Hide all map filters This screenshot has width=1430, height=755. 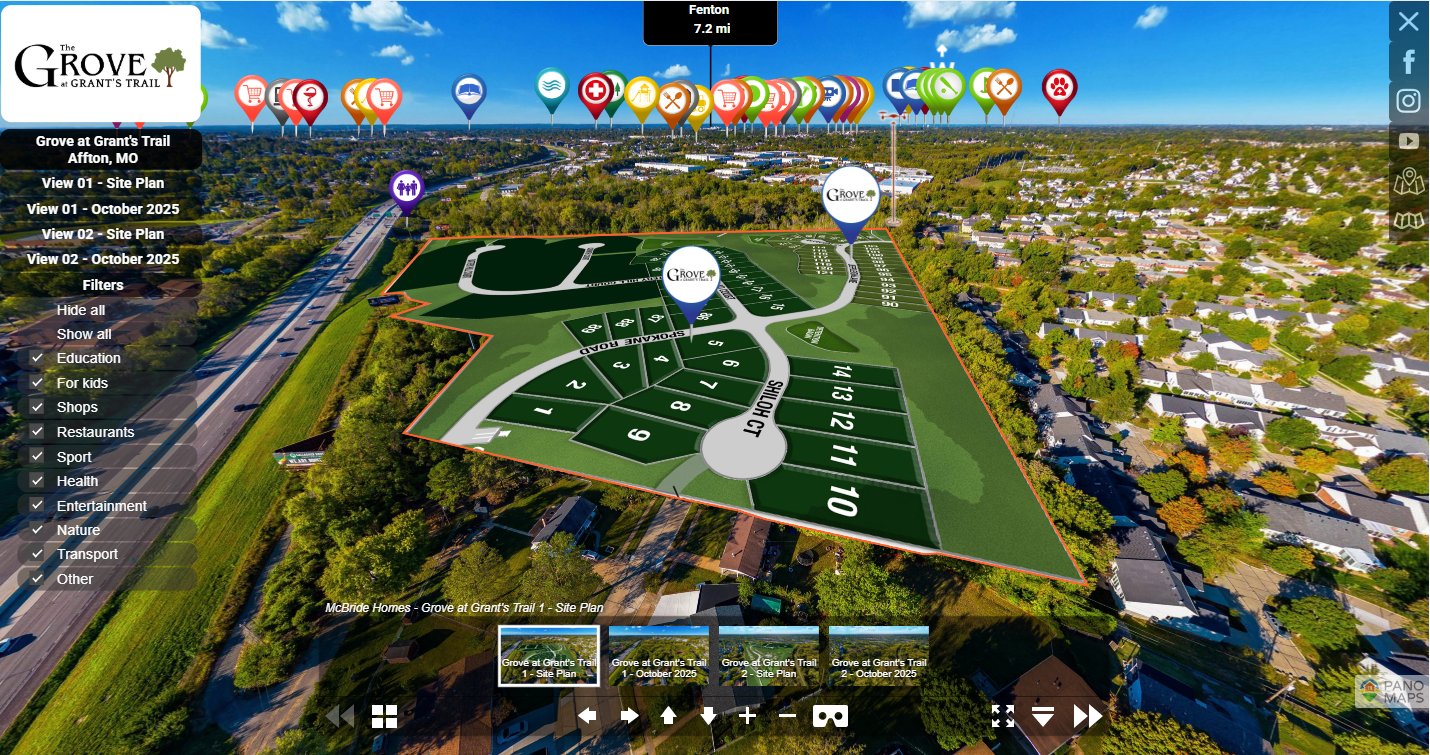81,310
